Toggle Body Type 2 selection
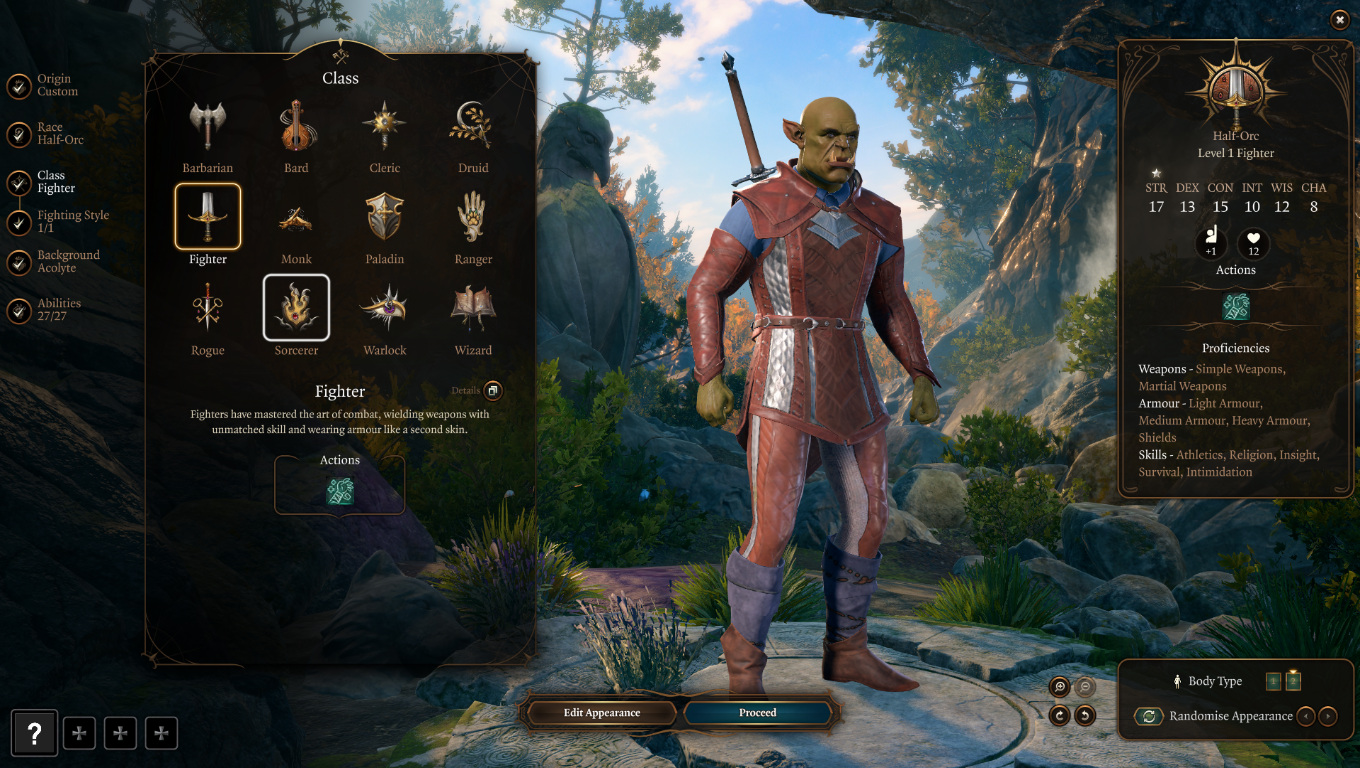This screenshot has height=768, width=1360. pyautogui.click(x=1292, y=680)
